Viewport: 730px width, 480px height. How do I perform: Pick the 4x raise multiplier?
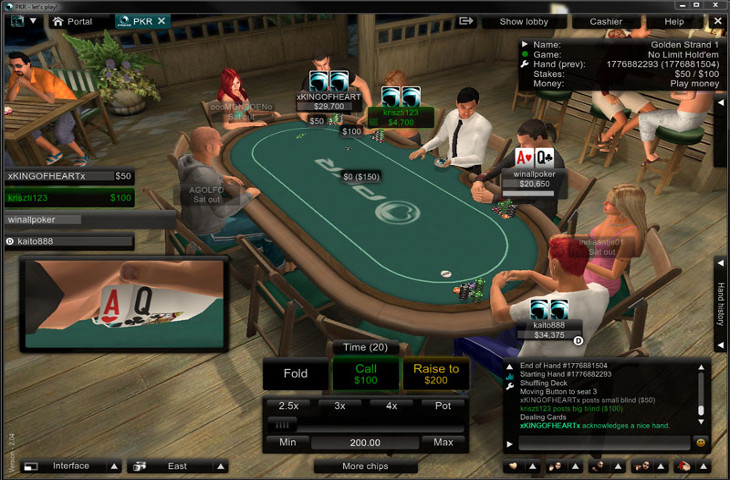pos(391,406)
